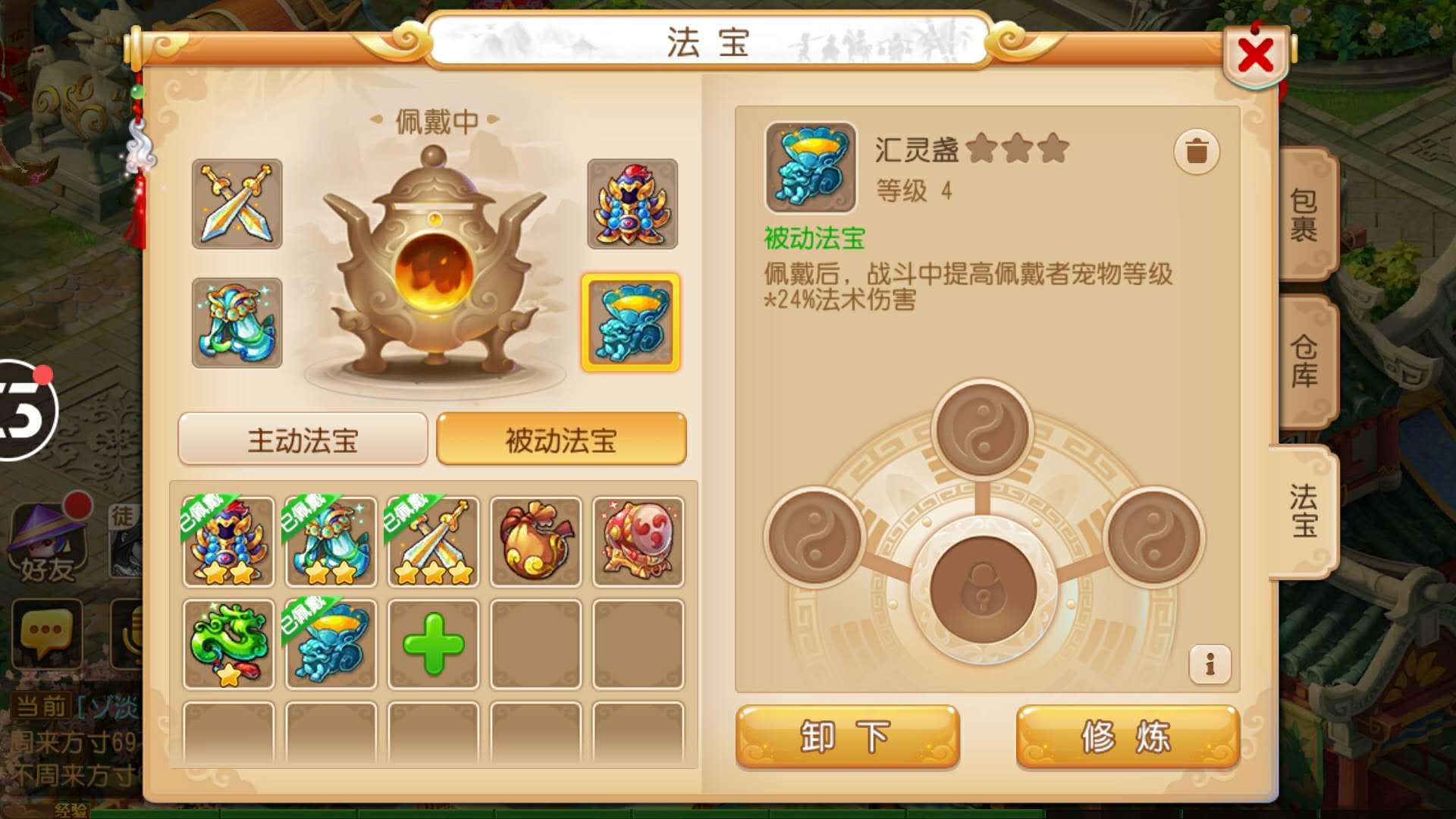Switch to 被动法宝 category
Image resolution: width=1456 pixels, height=819 pixels.
click(561, 438)
